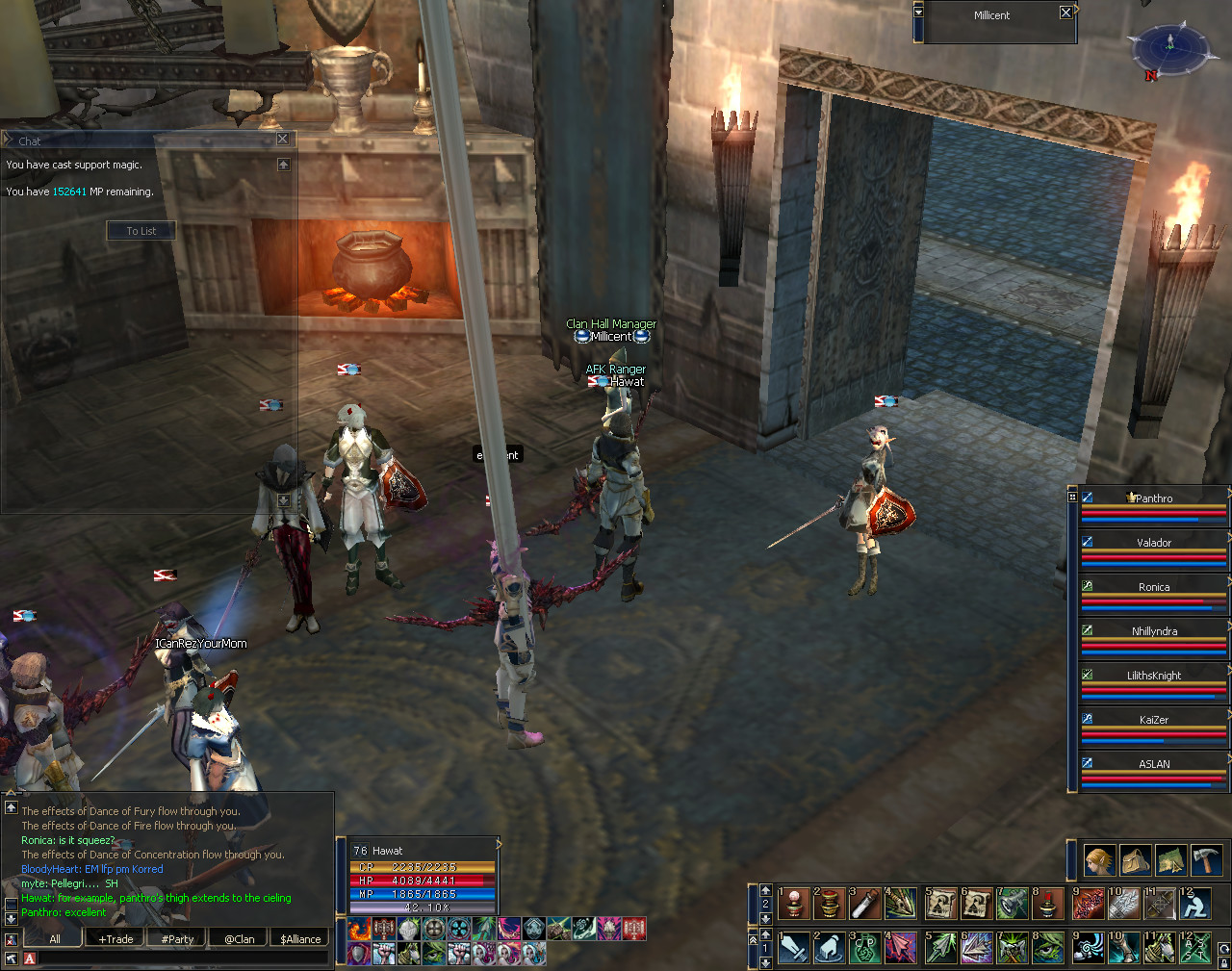Select LilithsKnight from the party list
The image size is (1232, 971).
(1154, 676)
